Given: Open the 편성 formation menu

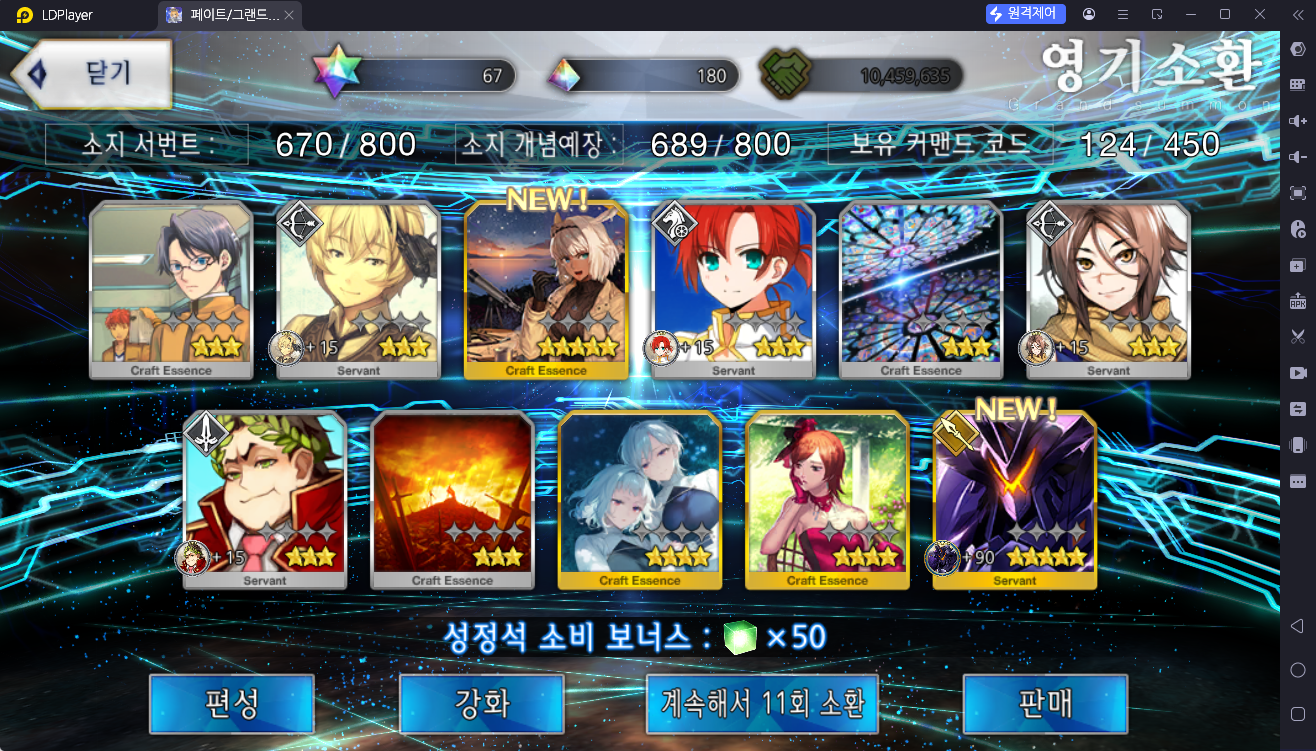Looking at the screenshot, I should click(232, 703).
